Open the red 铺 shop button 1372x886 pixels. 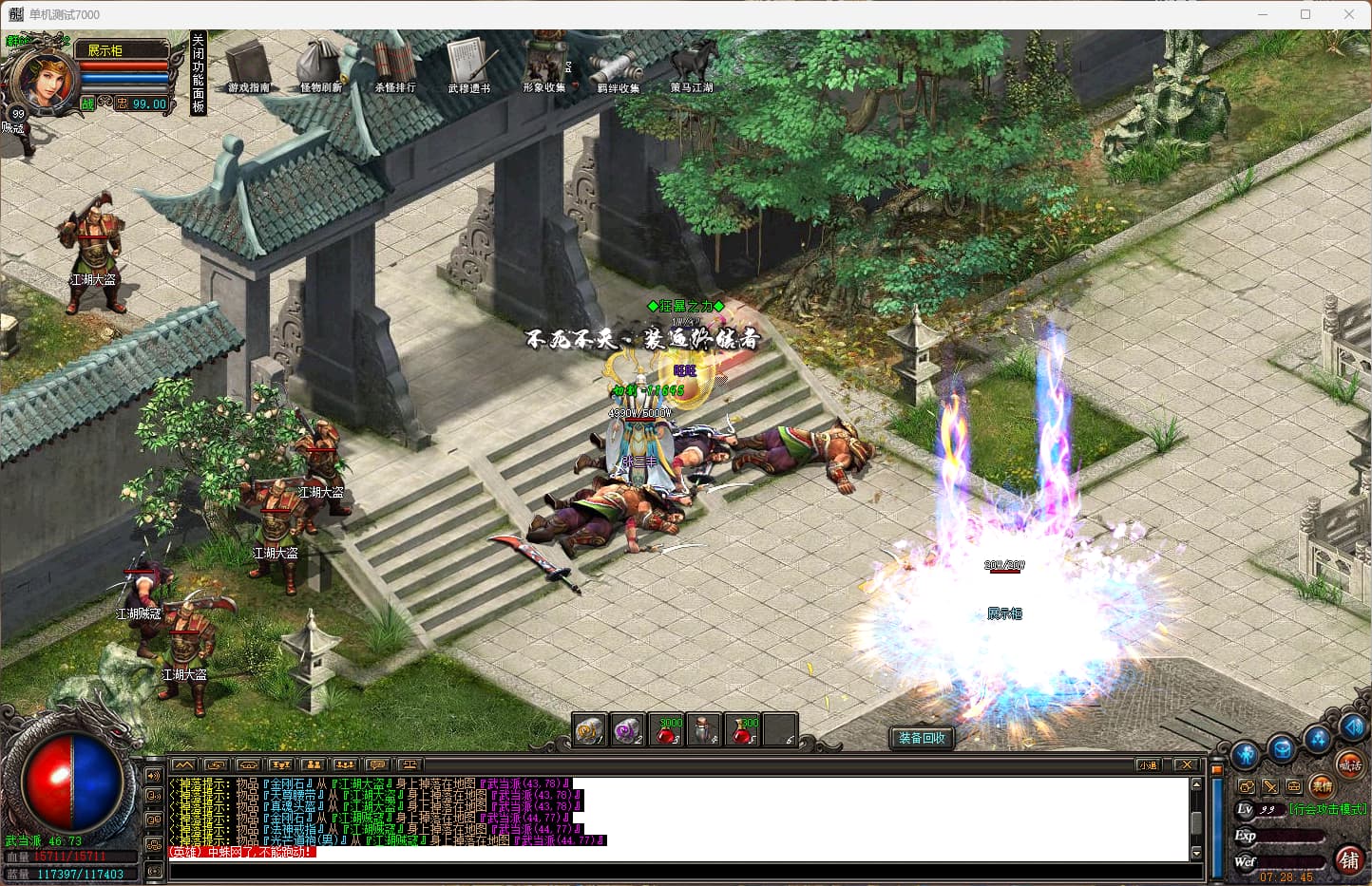(1349, 860)
